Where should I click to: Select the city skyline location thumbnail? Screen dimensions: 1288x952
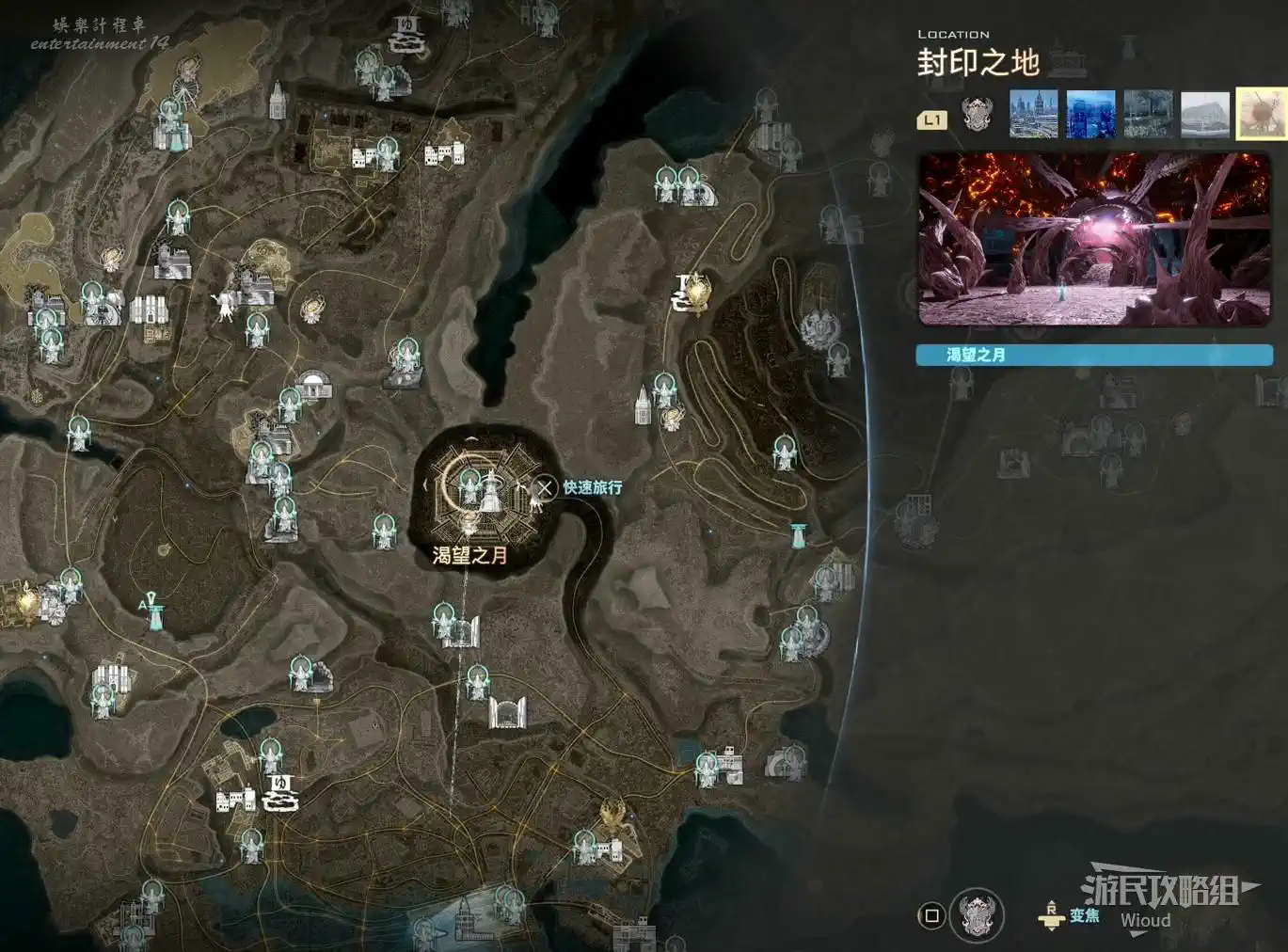click(1033, 114)
